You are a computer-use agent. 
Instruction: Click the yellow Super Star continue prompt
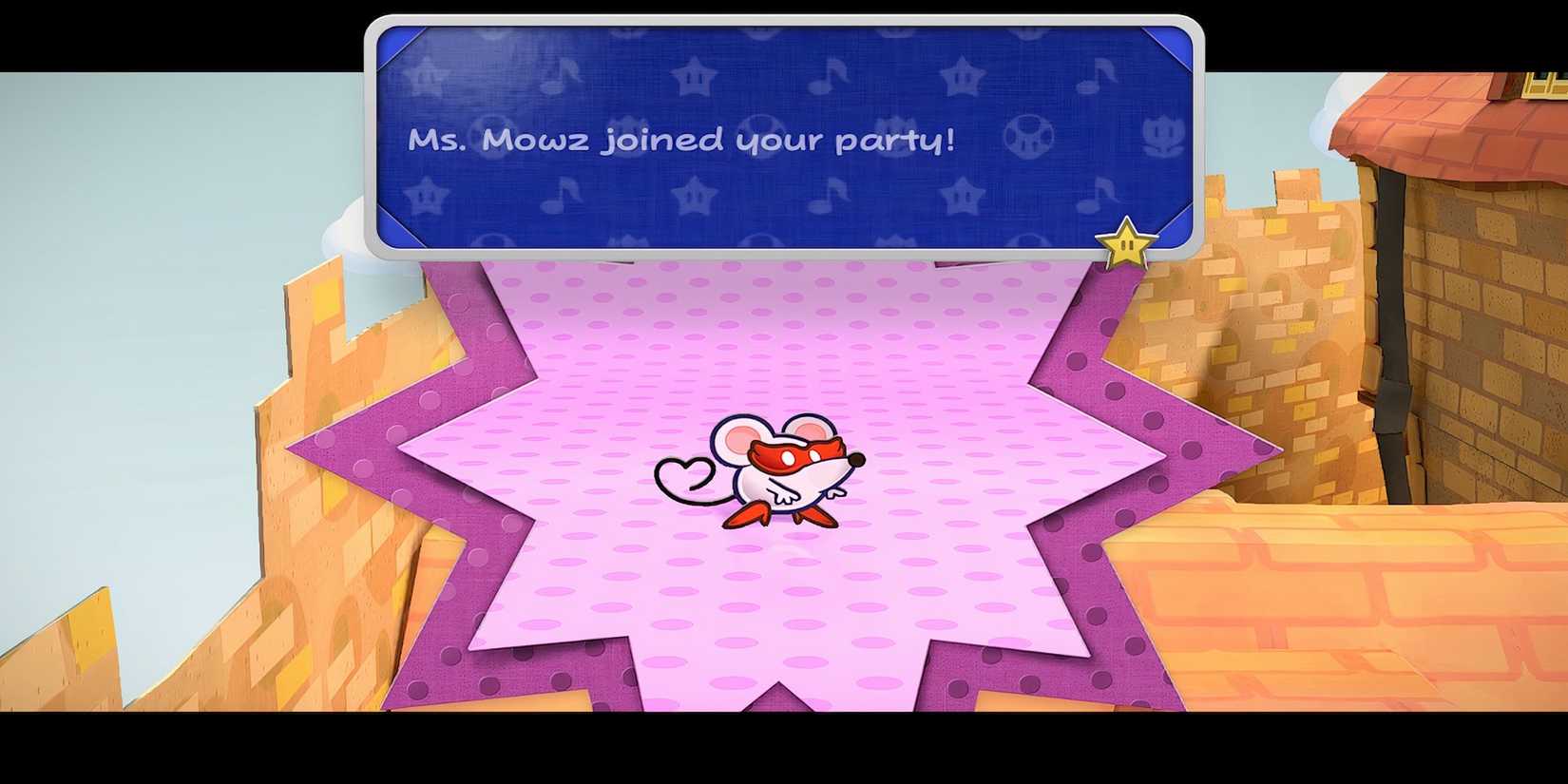1125,243
